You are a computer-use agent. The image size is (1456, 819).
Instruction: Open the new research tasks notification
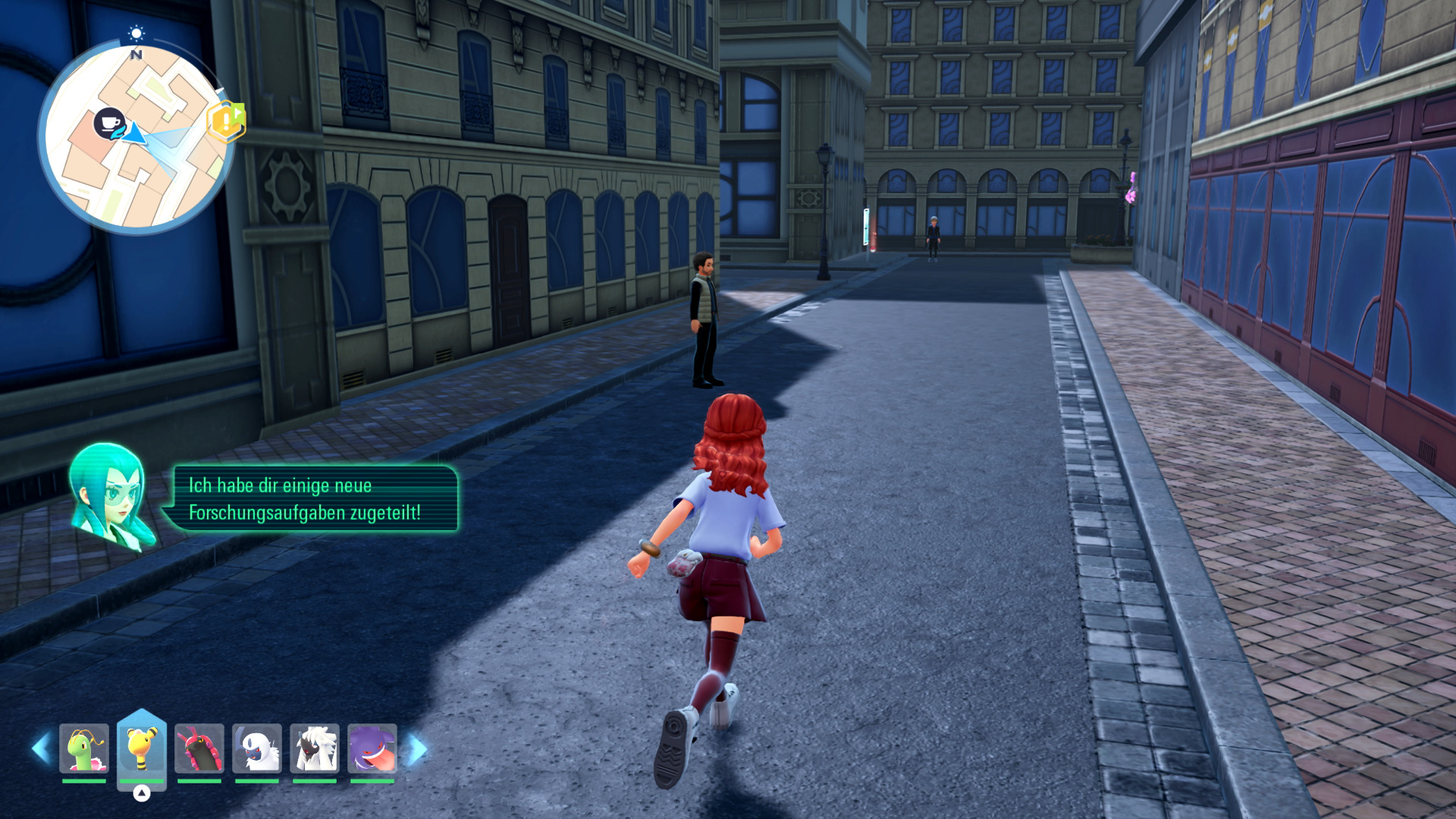[x=315, y=498]
